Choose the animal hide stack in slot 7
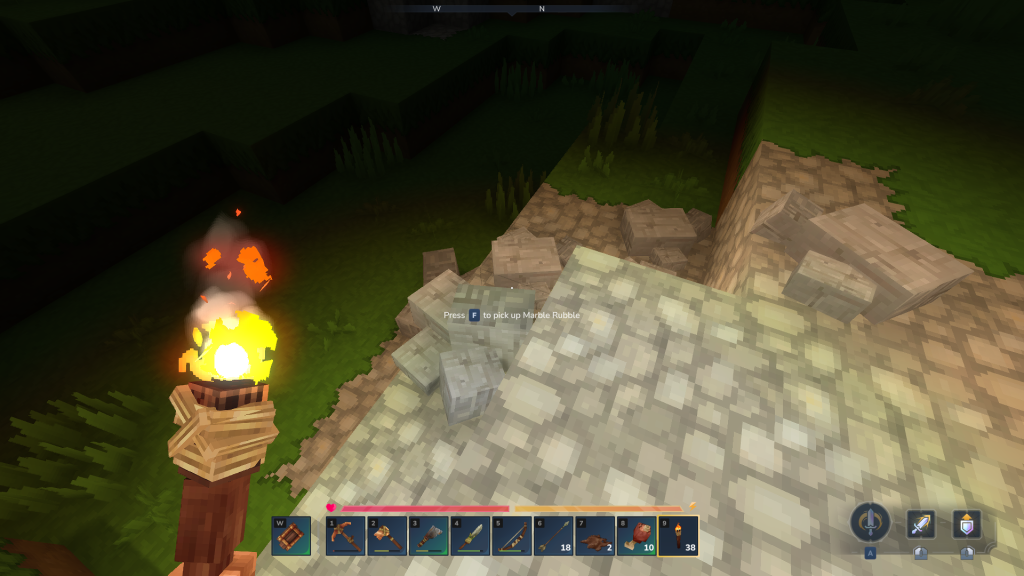Viewport: 1024px width, 576px height. tap(595, 536)
